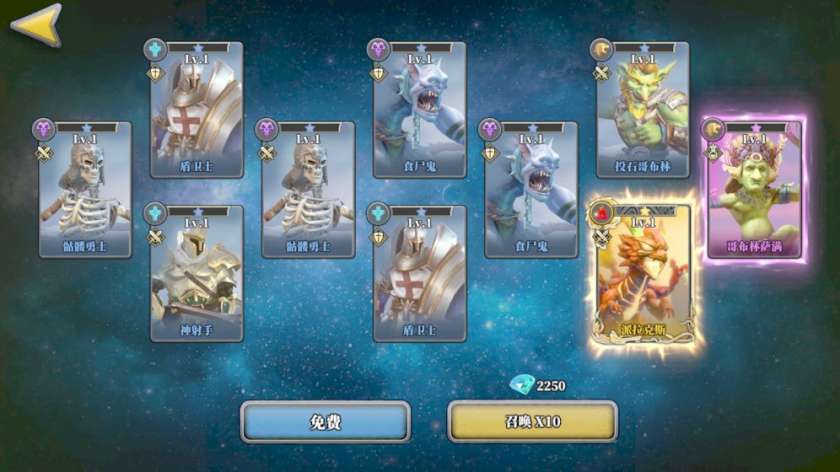Choose the 投石哥布林 goblin card
Image resolution: width=840 pixels, height=472 pixels.
[642, 110]
